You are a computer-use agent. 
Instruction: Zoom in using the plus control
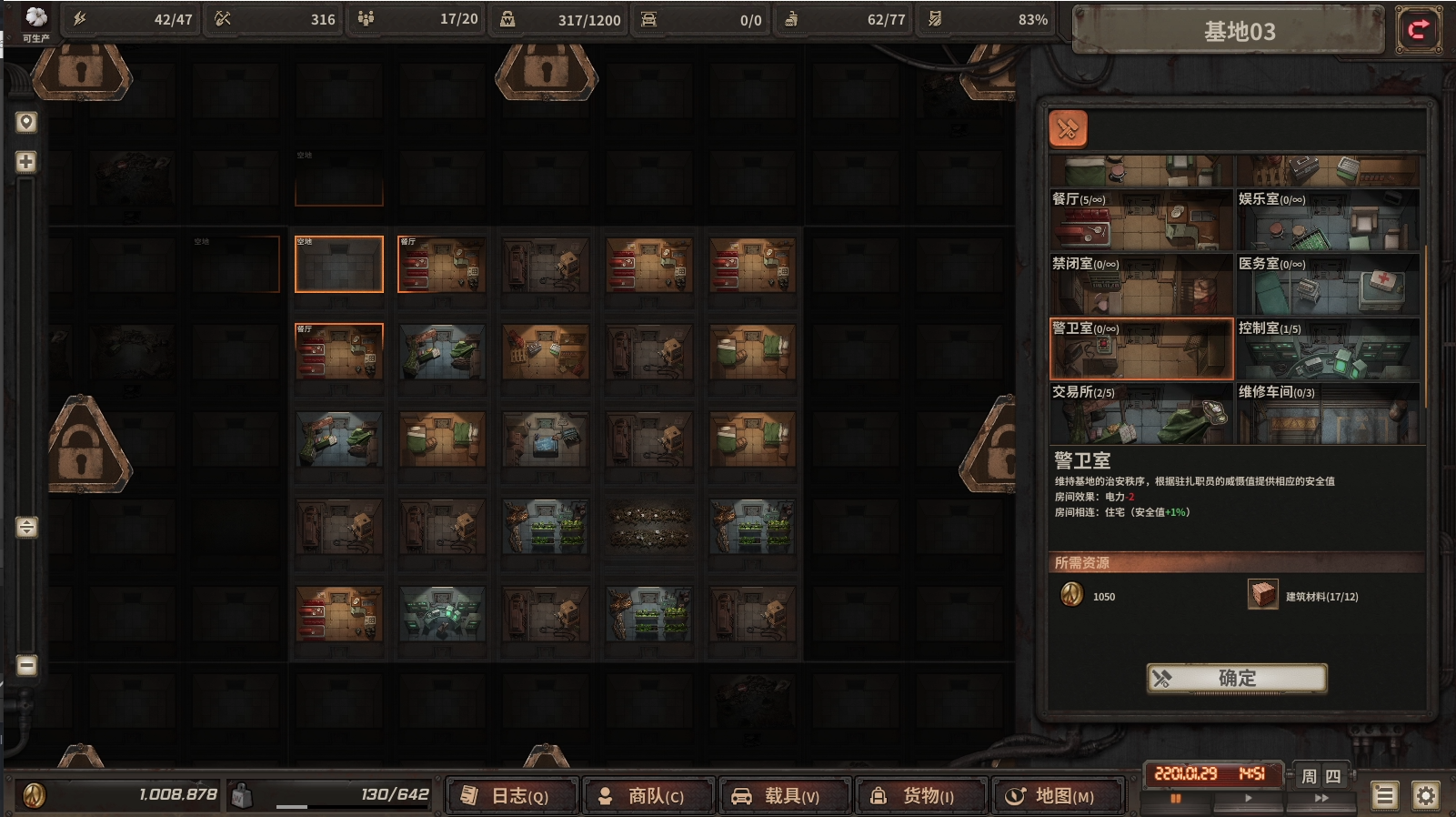coord(25,162)
